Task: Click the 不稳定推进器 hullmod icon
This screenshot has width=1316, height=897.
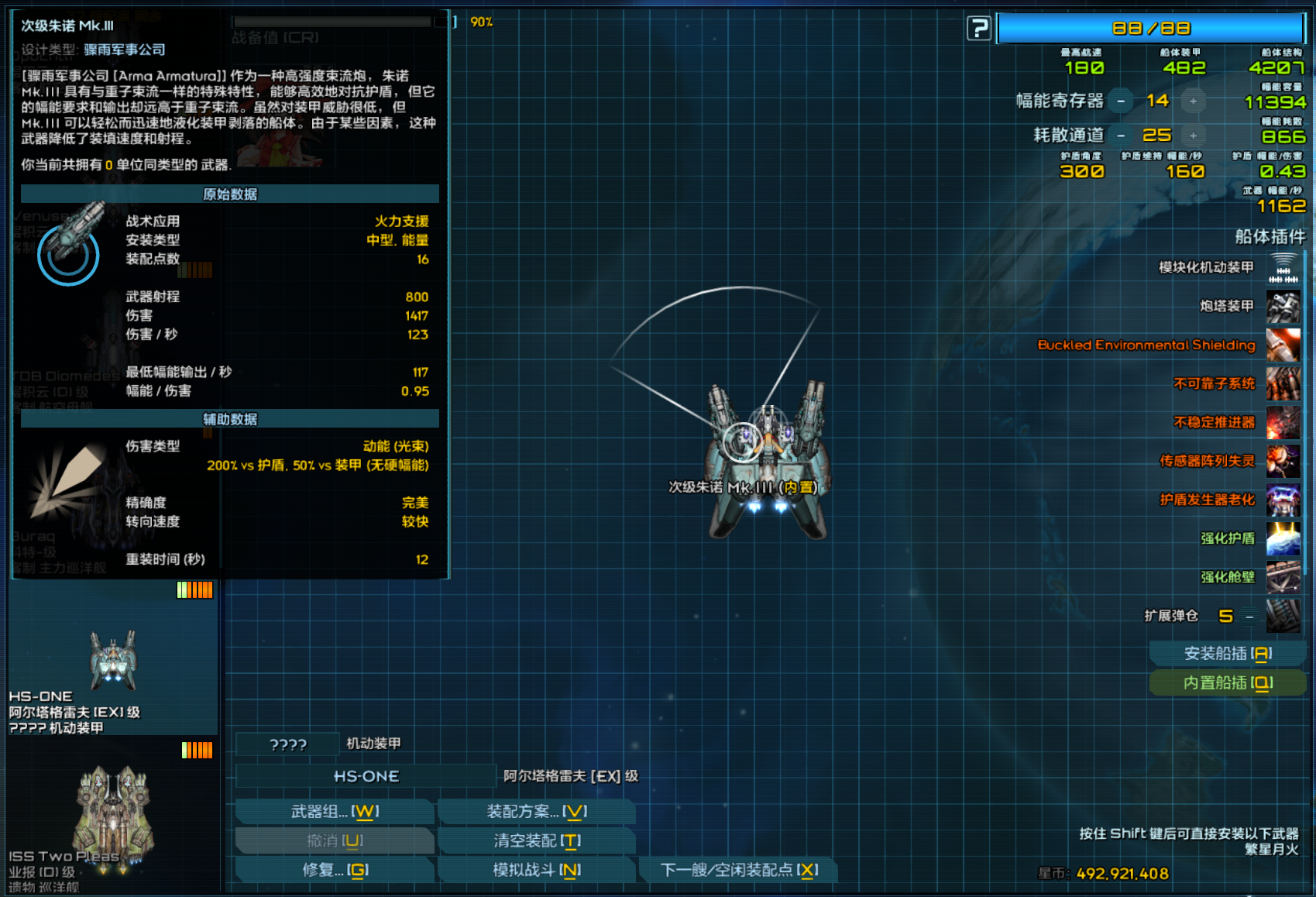Action: (x=1282, y=423)
